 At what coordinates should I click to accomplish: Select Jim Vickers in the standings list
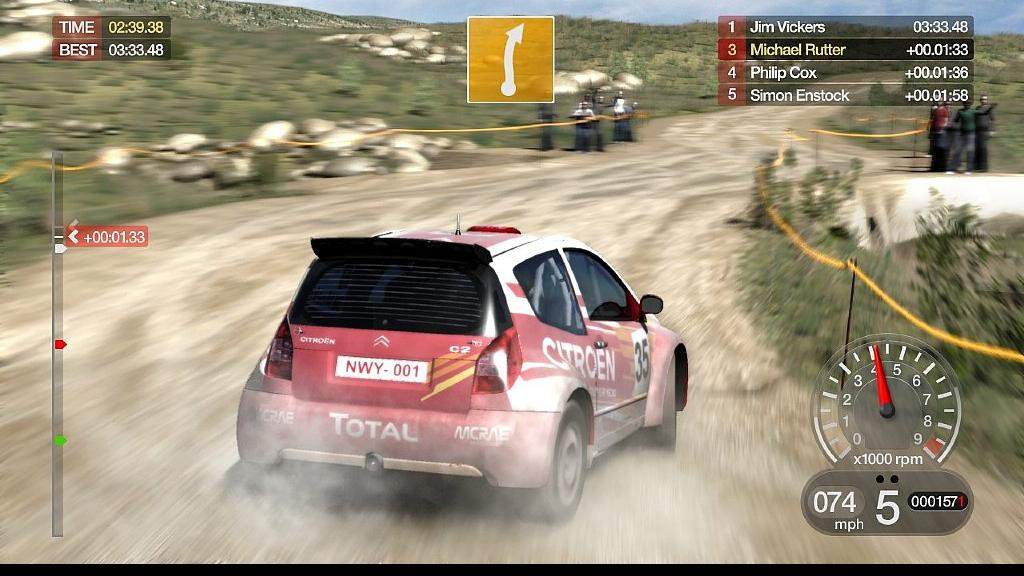tap(845, 27)
